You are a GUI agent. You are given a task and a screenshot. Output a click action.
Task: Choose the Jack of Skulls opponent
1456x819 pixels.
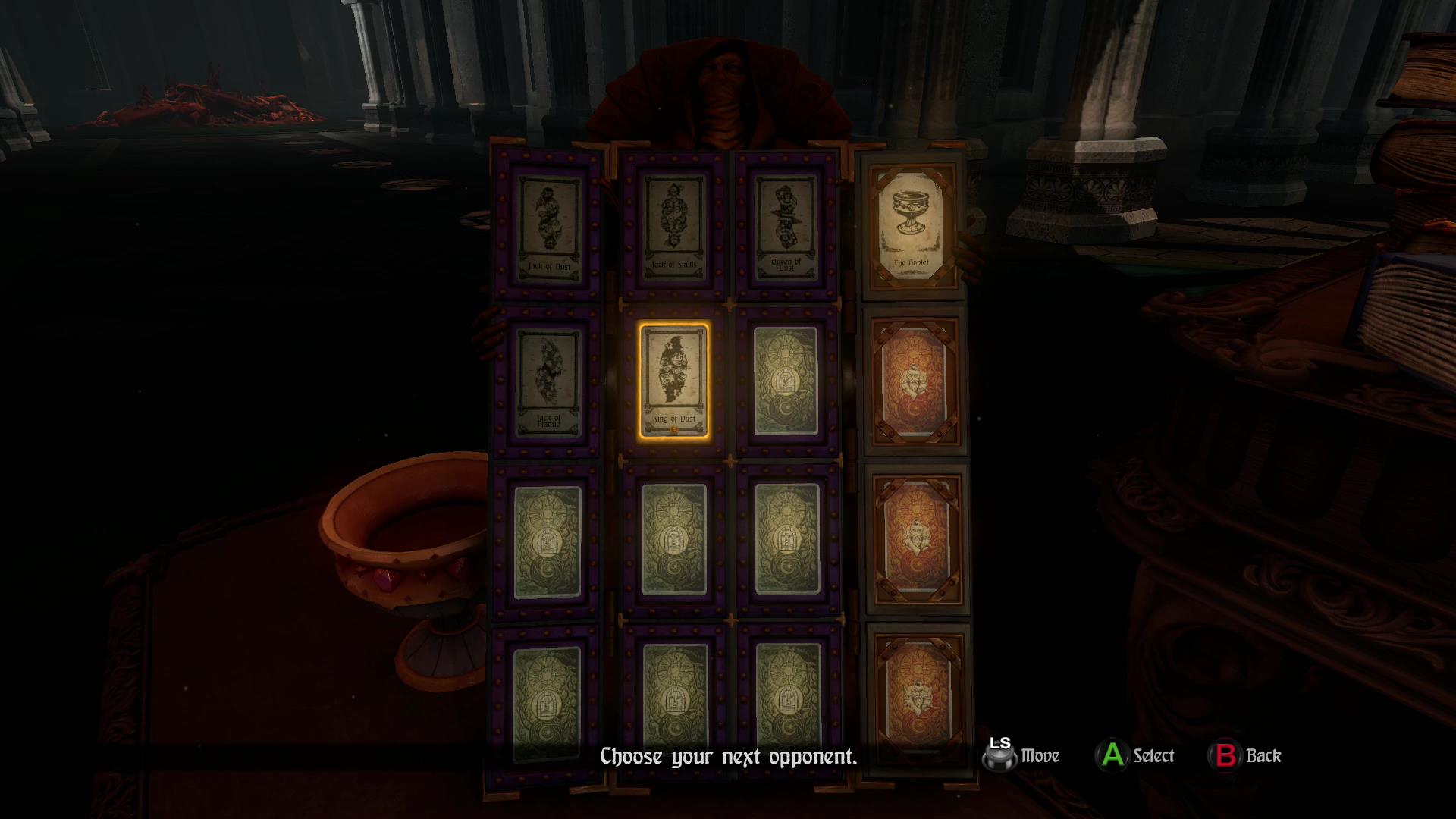pos(674,225)
